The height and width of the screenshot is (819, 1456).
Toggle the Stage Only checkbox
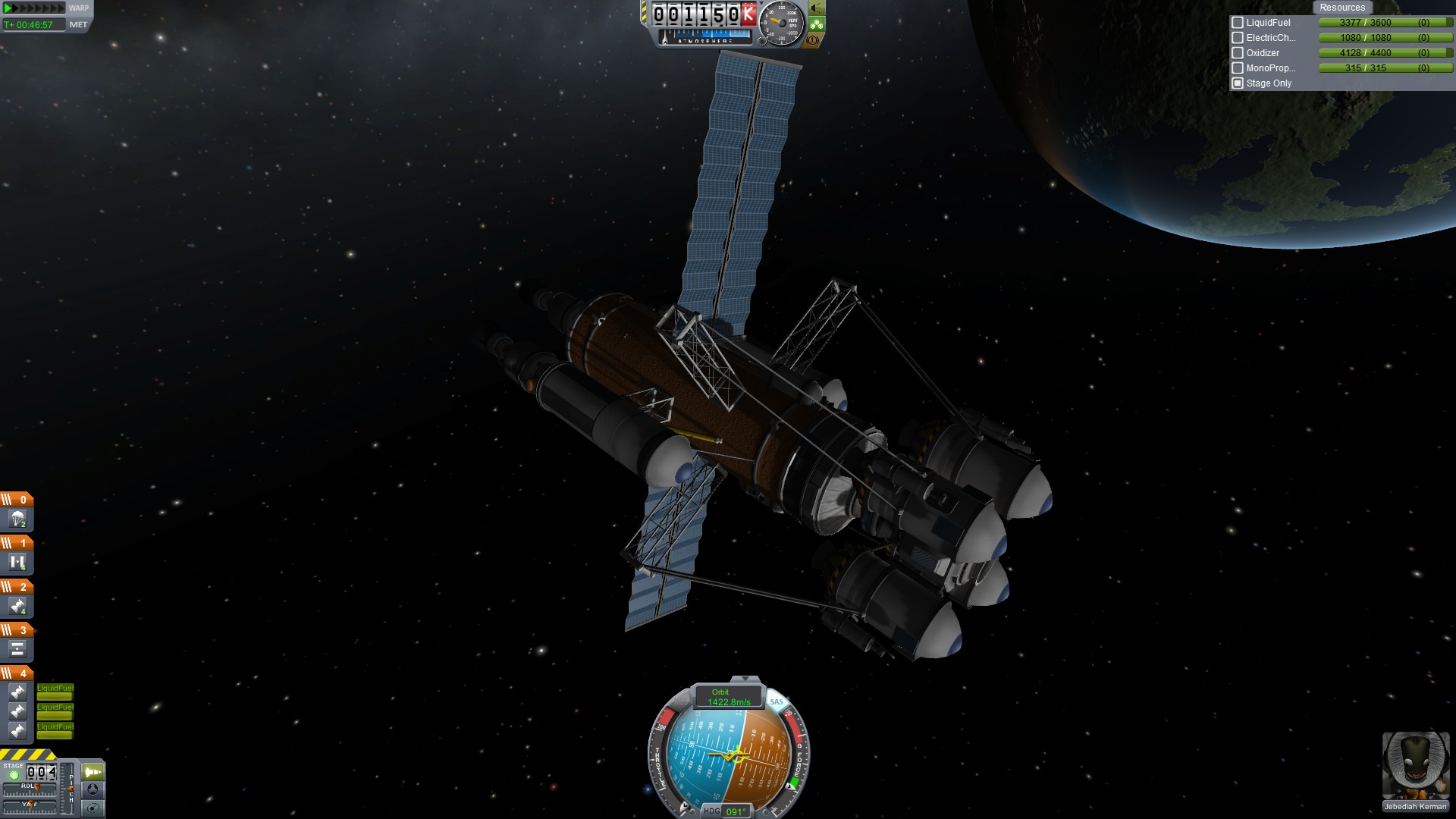click(1238, 83)
